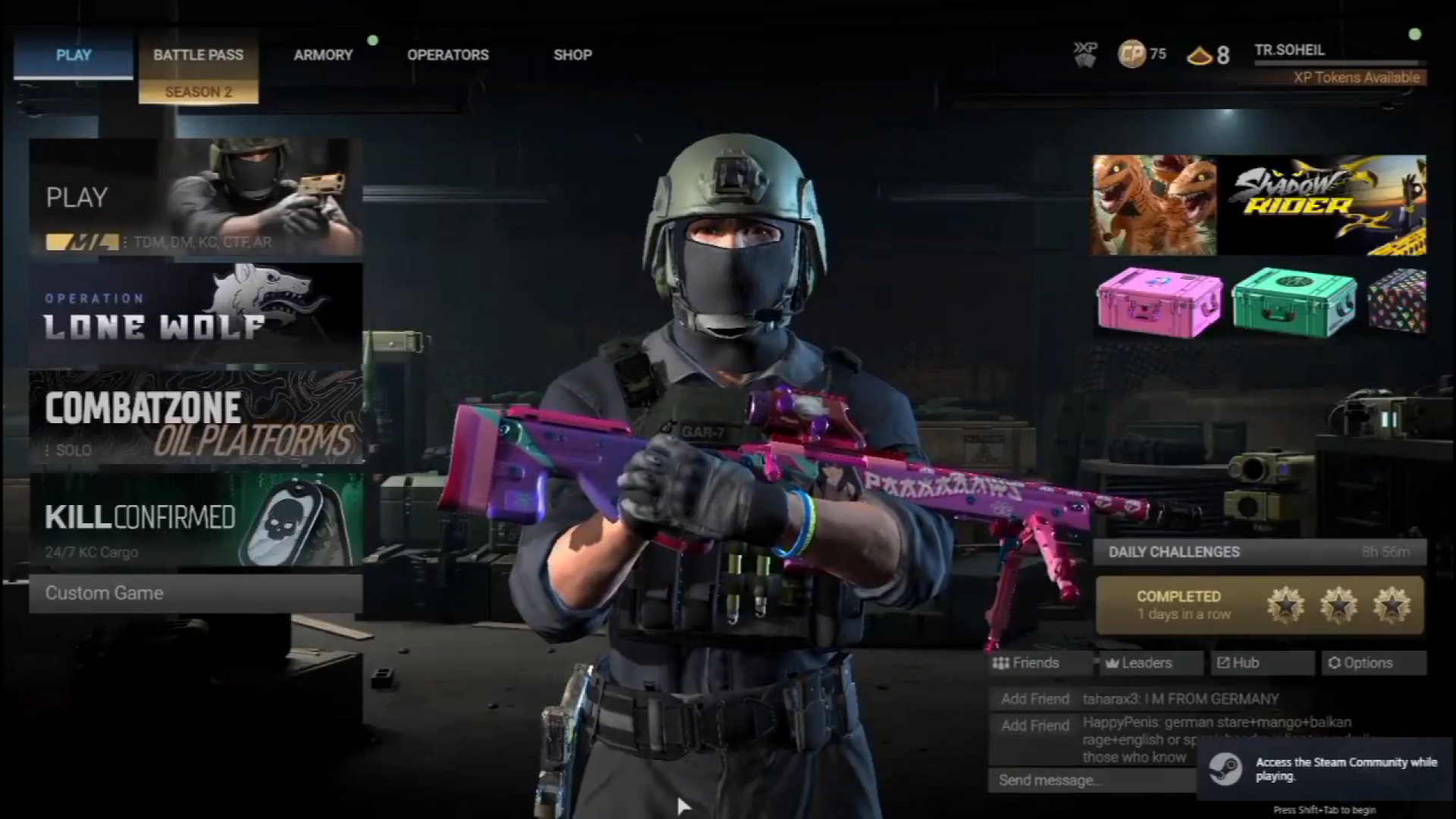Open the Shop tab
This screenshot has width=1456, height=819.
point(573,55)
